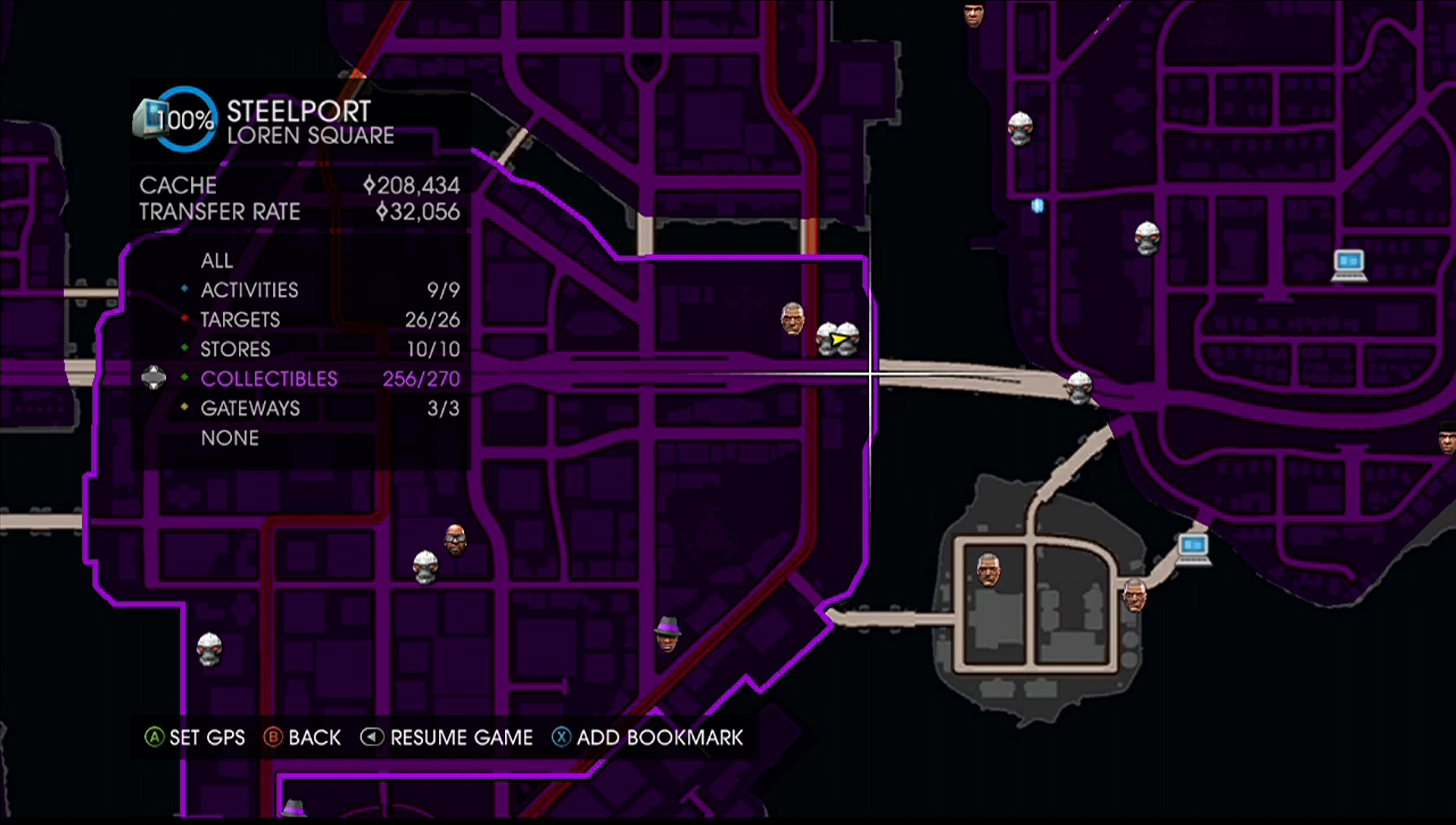
Task: Click the skull icon in the lower-left district
Action: [210, 651]
